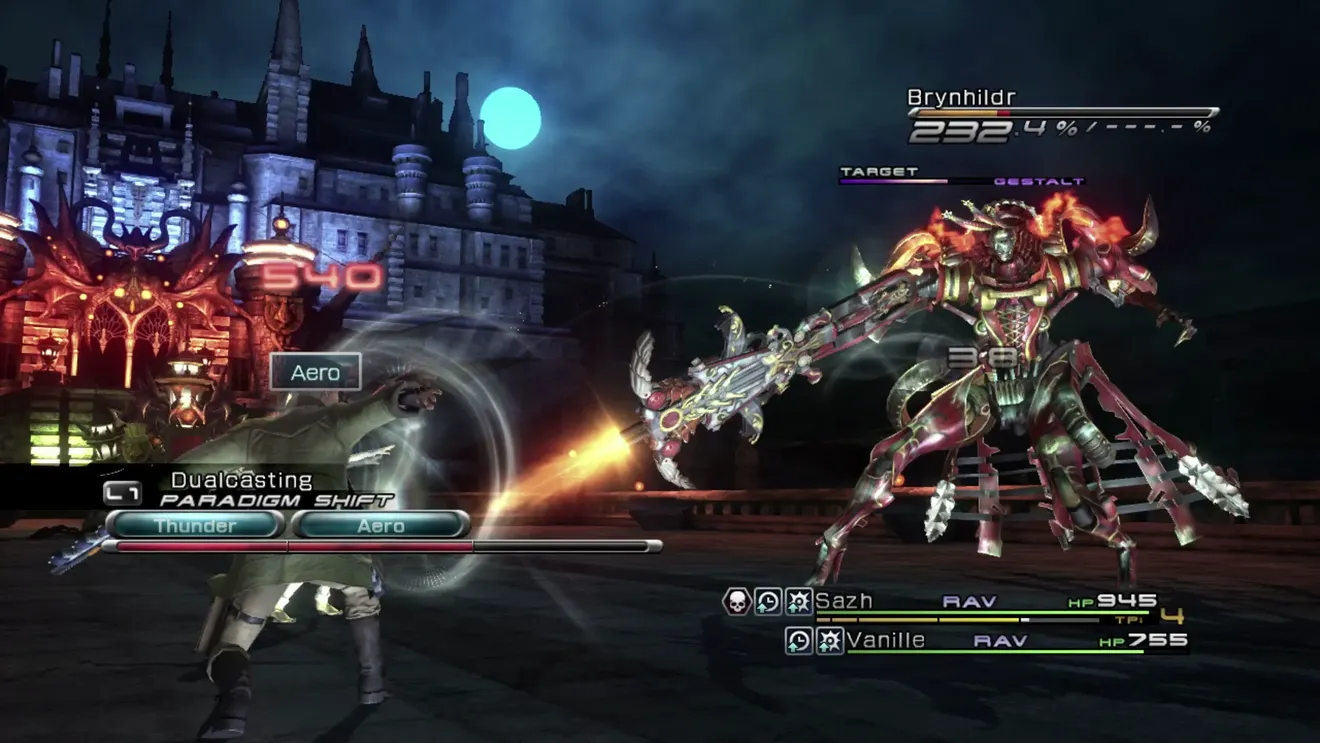Click Vanille's spiked burst status icon
This screenshot has height=743, width=1320.
pyautogui.click(x=829, y=640)
